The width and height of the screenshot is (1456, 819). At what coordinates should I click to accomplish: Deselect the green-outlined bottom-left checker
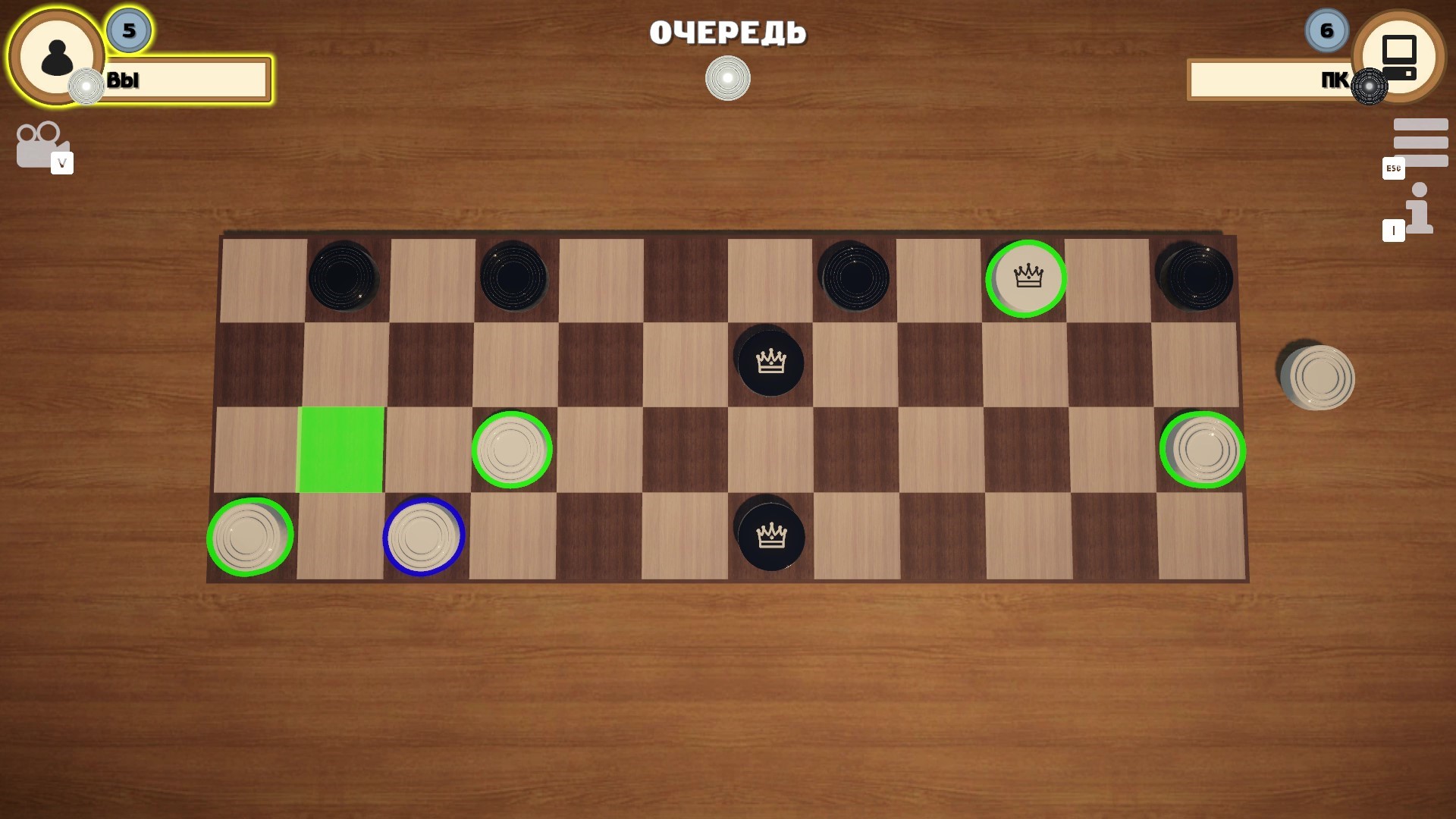[249, 535]
